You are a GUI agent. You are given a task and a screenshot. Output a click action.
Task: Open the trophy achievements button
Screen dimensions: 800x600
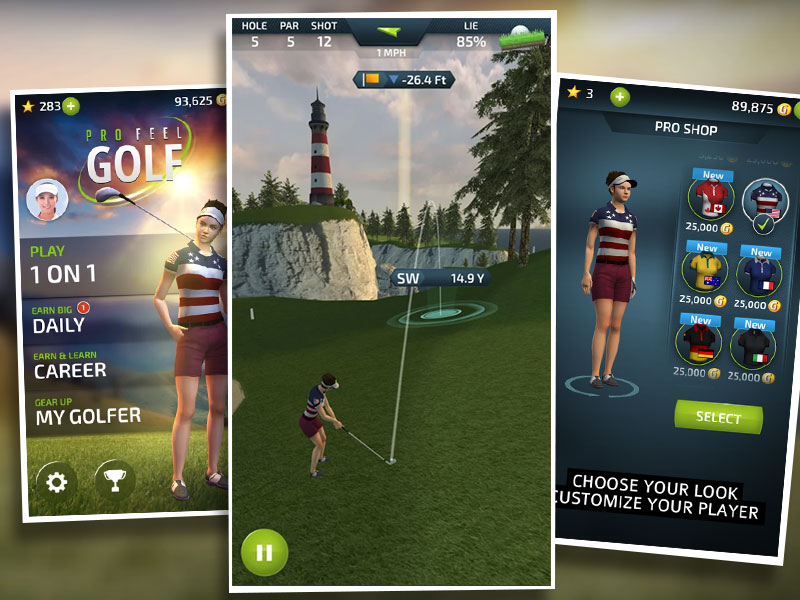point(115,480)
